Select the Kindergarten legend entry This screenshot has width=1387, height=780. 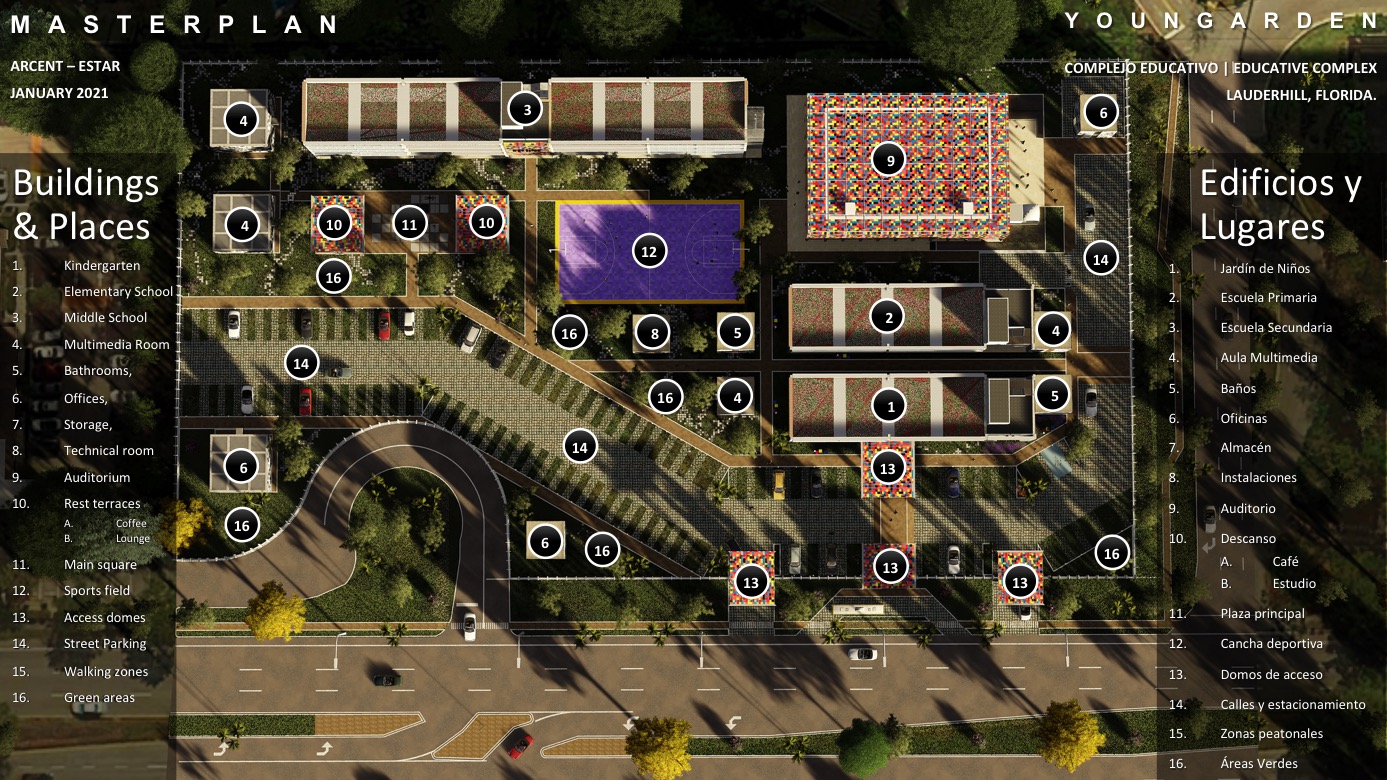(101, 266)
